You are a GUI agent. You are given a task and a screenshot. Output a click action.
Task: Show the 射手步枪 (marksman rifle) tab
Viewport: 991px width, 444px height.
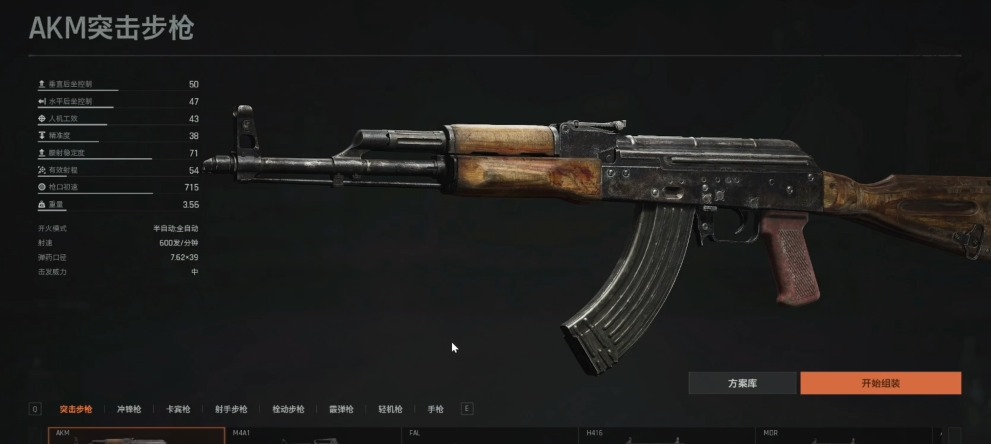pos(231,409)
